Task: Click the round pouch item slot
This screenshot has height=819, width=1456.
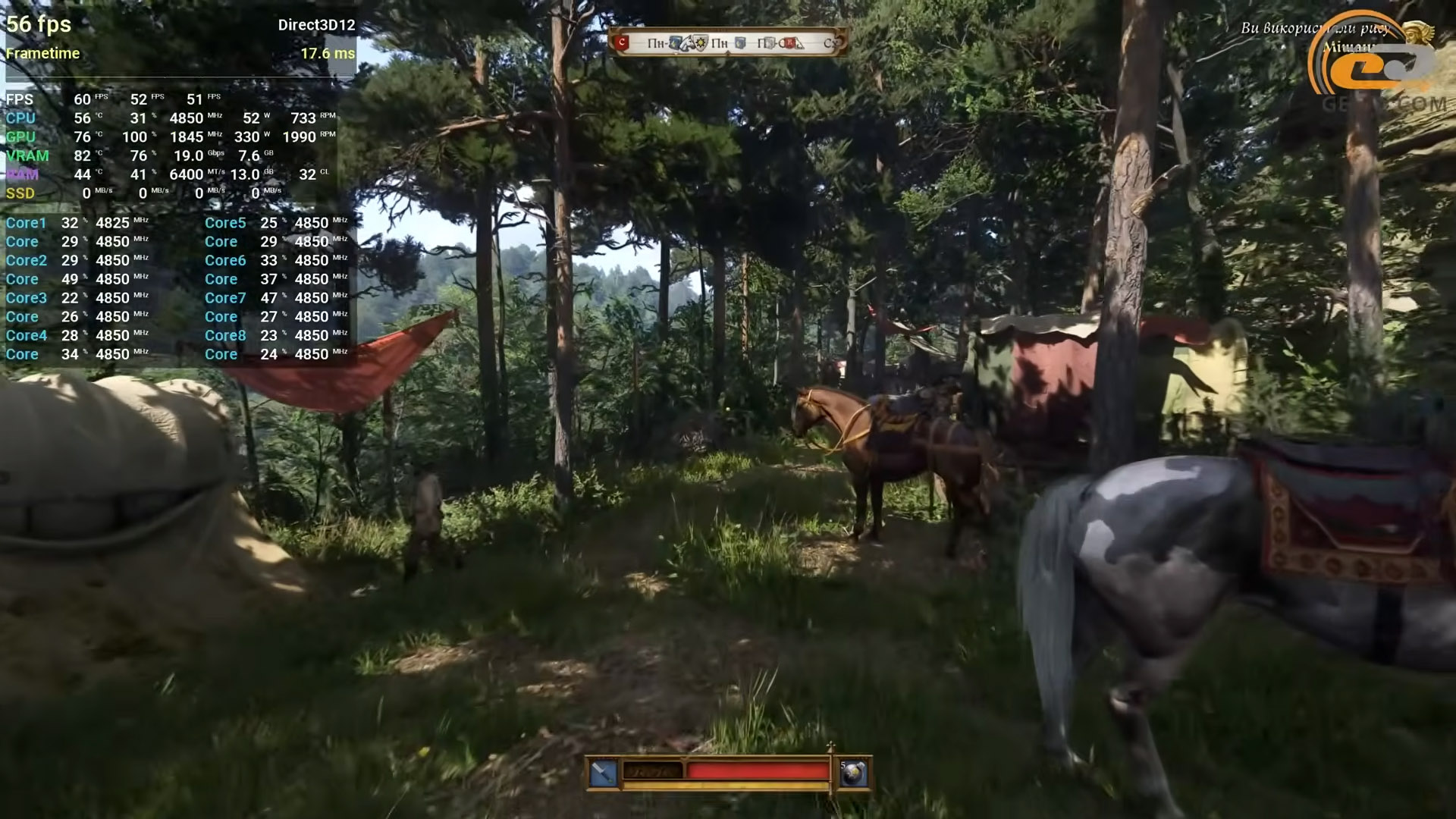Action: tap(852, 773)
